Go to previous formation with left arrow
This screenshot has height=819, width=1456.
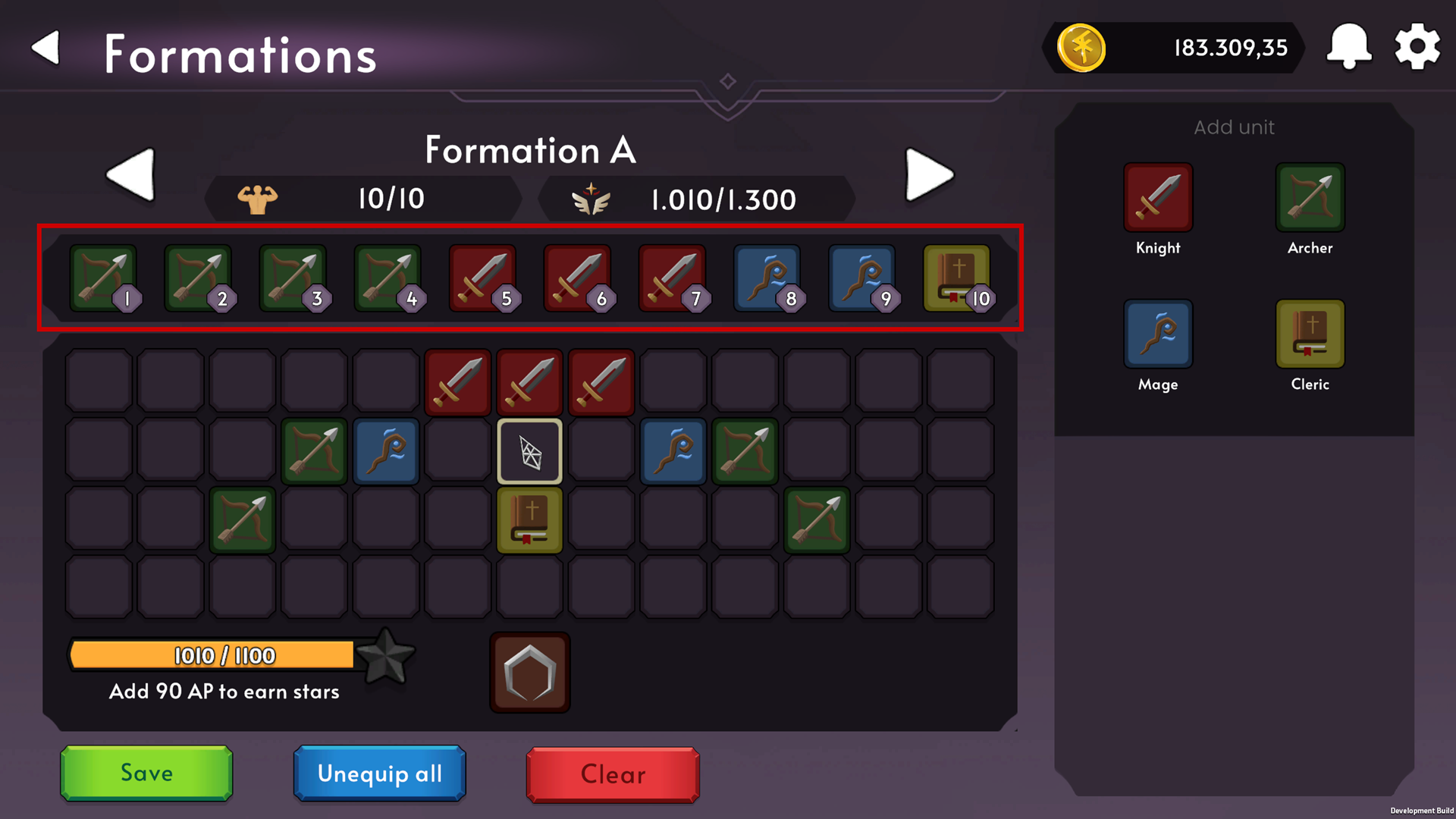click(x=130, y=174)
